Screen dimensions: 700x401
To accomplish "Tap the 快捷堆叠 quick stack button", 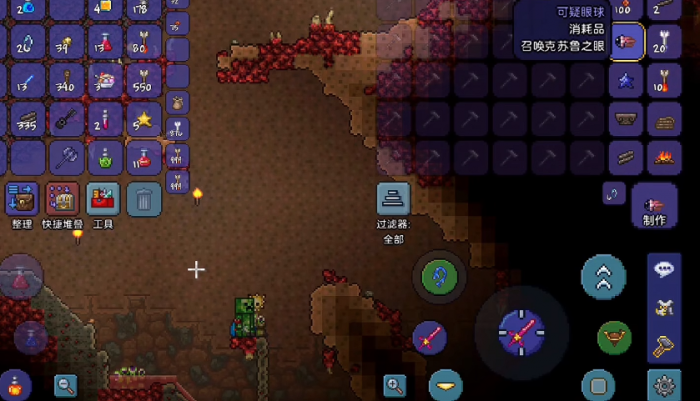I will (x=63, y=198).
